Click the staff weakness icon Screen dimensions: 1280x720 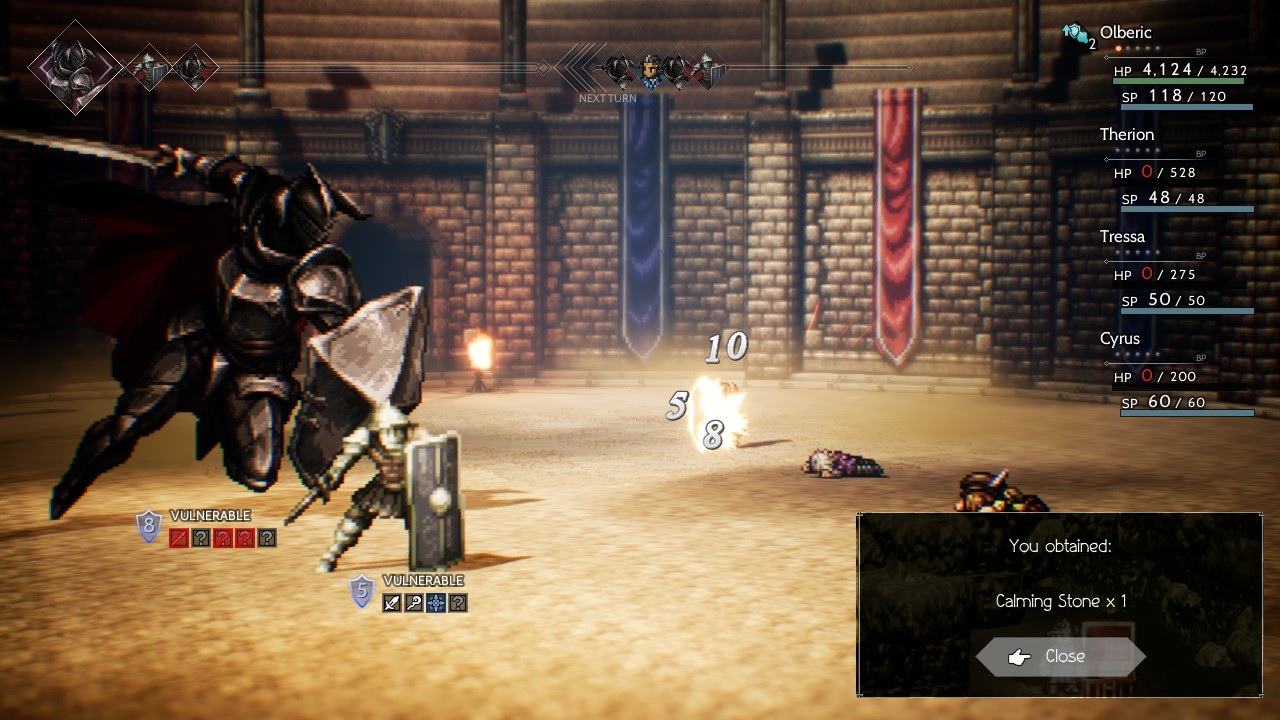click(x=414, y=602)
